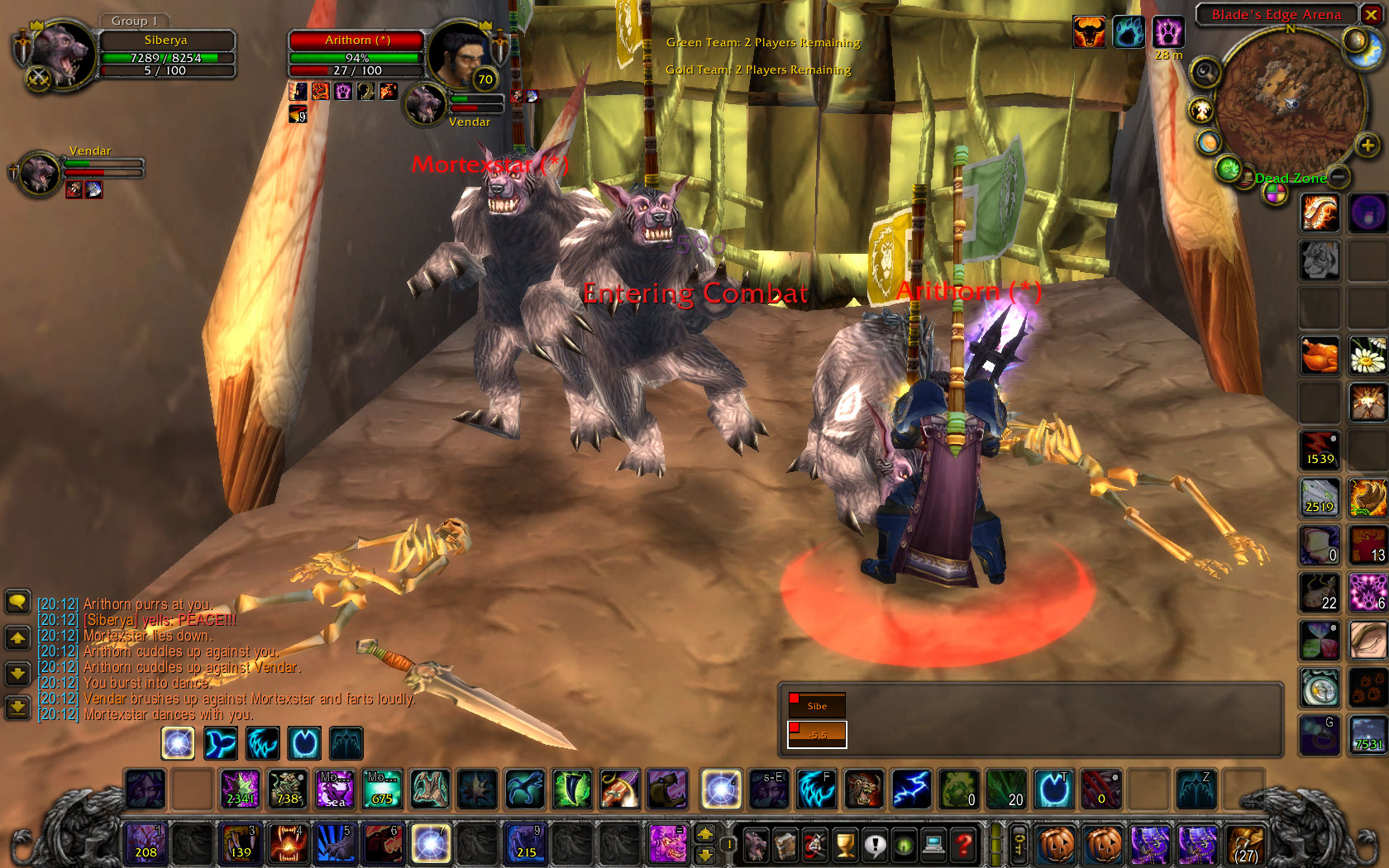1389x868 pixels.
Task: Select party member Vendar's portrait
Action: pyautogui.click(x=38, y=173)
